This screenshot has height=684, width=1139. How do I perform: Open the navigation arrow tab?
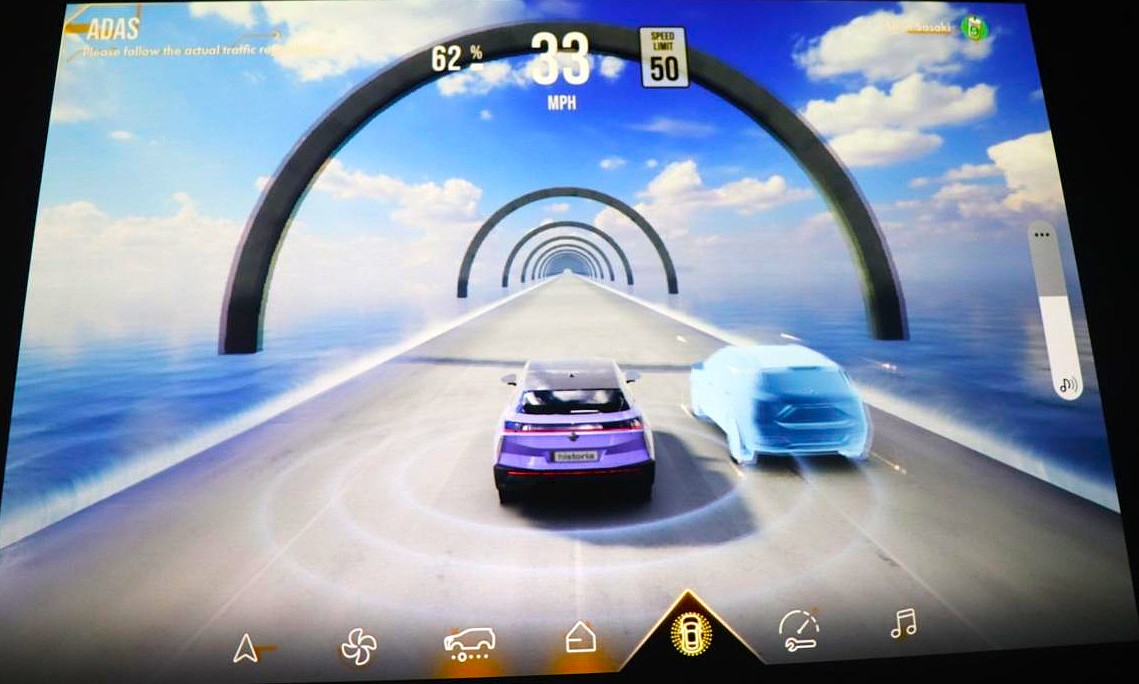[245, 649]
